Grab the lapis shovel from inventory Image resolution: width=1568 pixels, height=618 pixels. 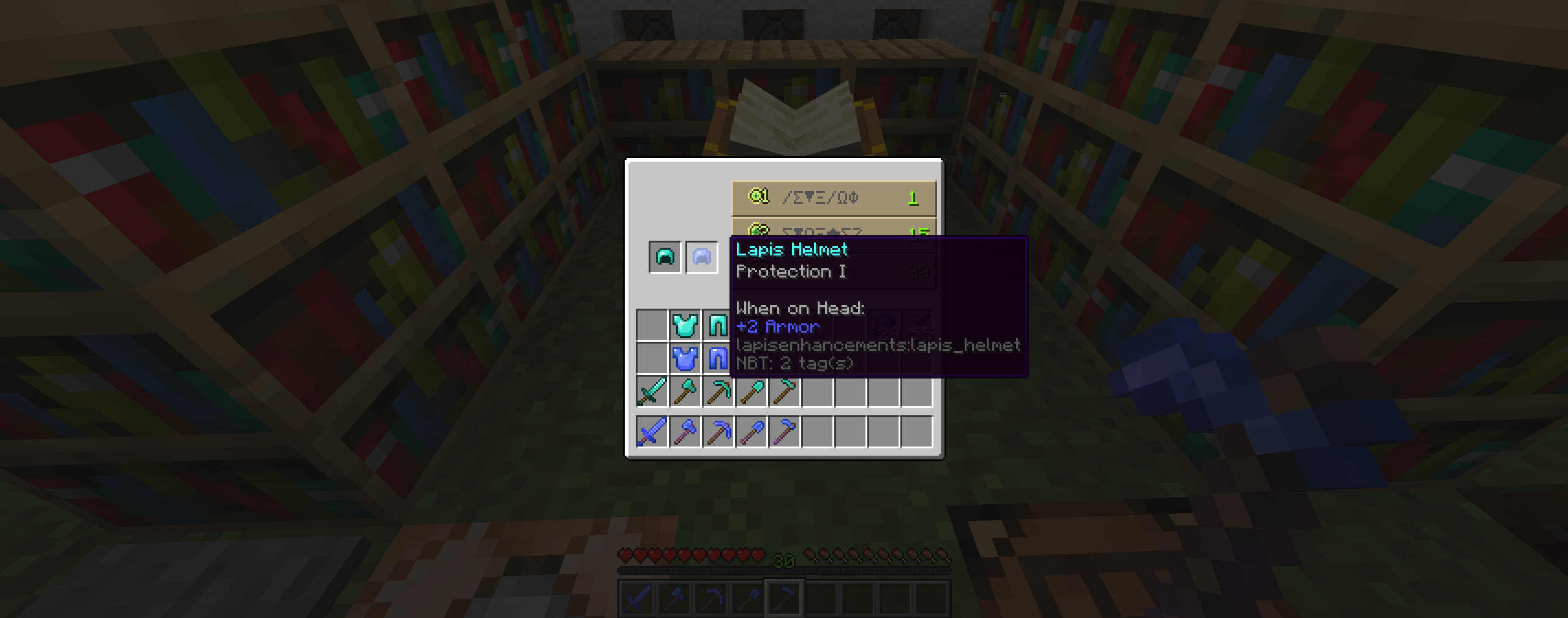tap(750, 431)
